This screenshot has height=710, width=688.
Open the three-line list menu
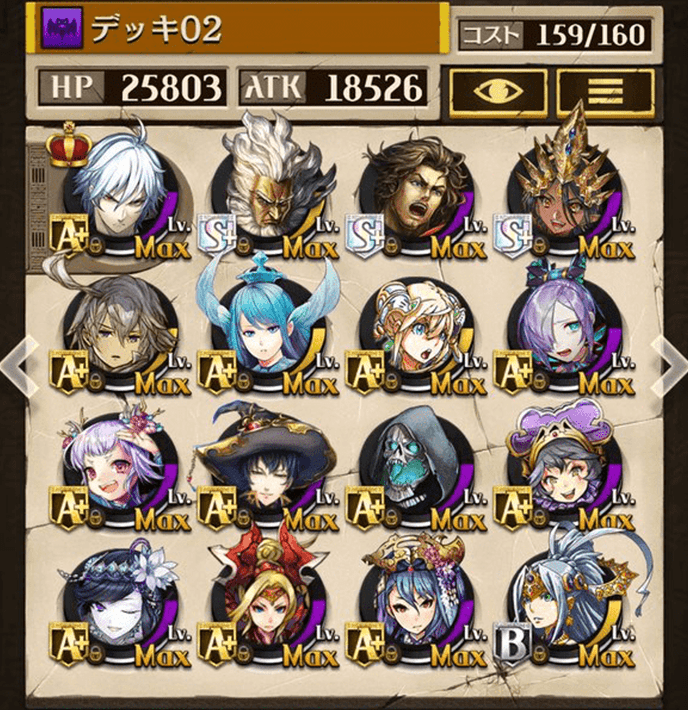click(x=604, y=91)
